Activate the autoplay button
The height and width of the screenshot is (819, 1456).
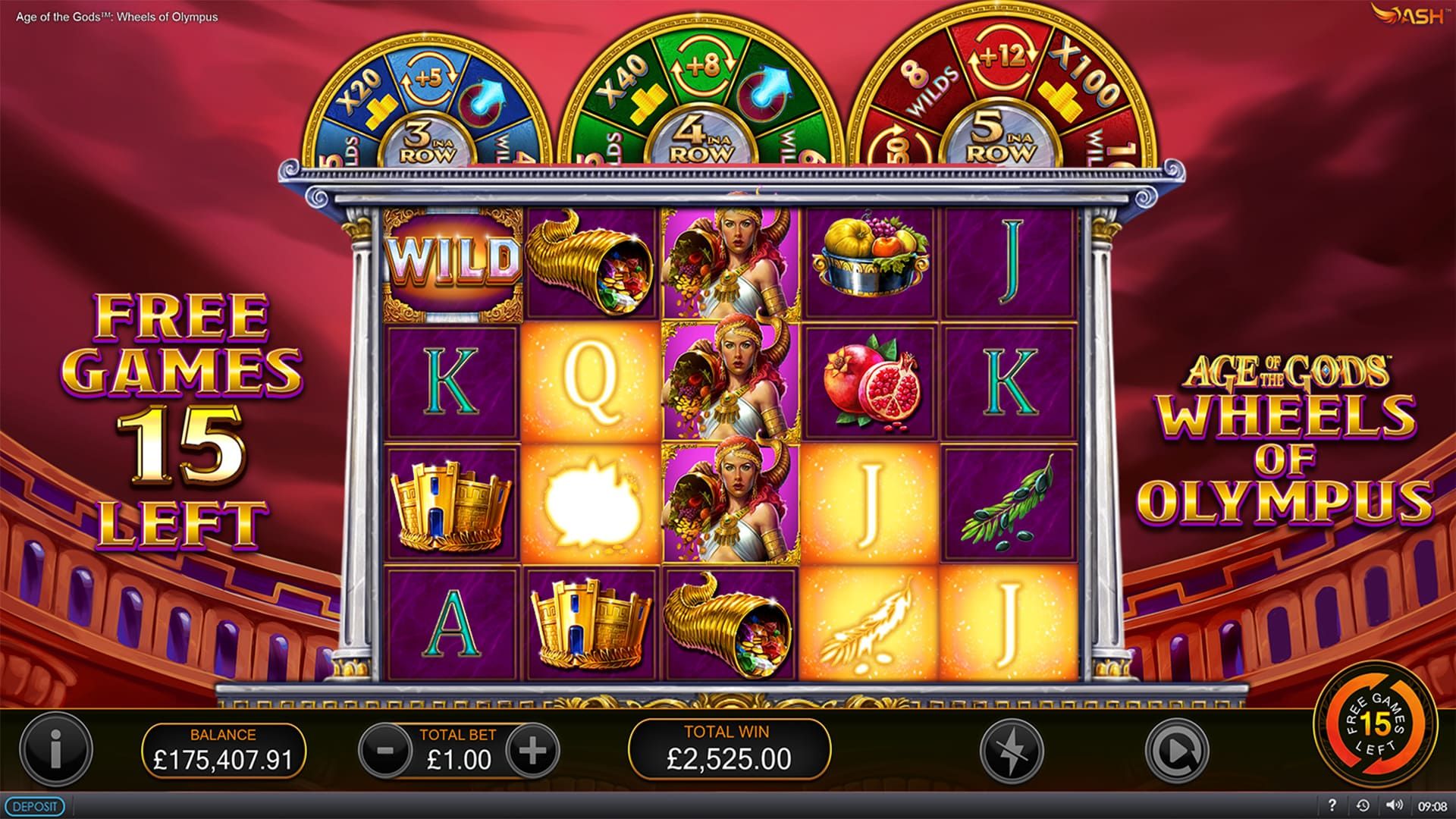pyautogui.click(x=1175, y=751)
